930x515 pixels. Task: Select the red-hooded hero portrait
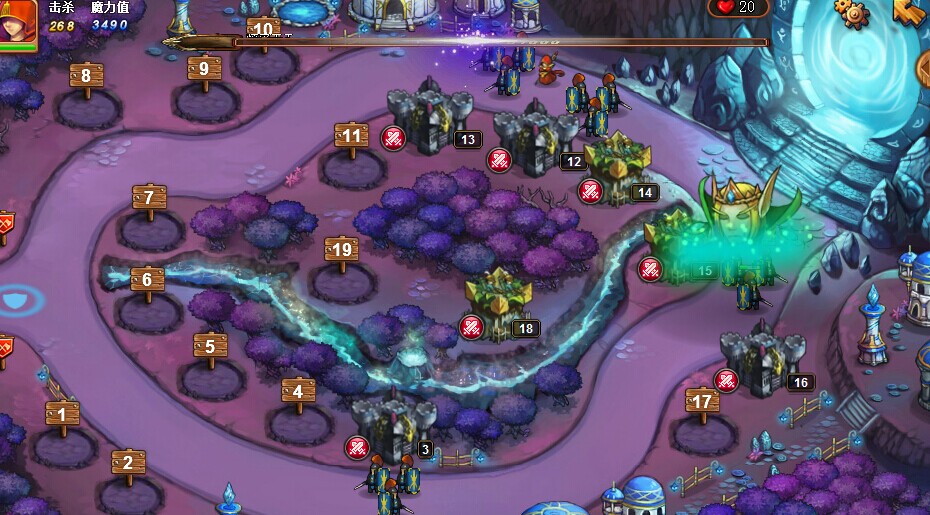click(x=19, y=23)
